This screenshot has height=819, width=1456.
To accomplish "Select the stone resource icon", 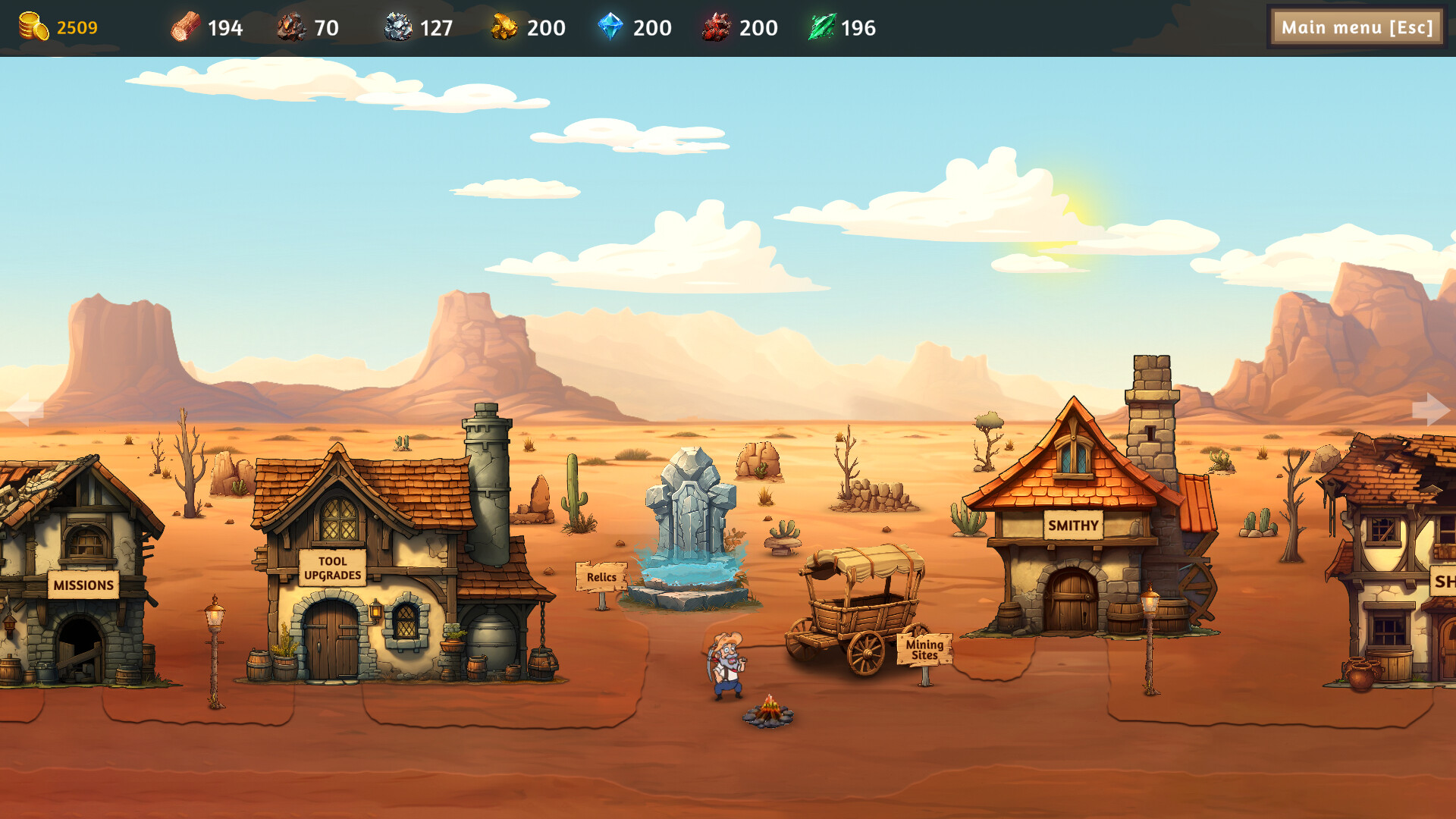I will [400, 27].
